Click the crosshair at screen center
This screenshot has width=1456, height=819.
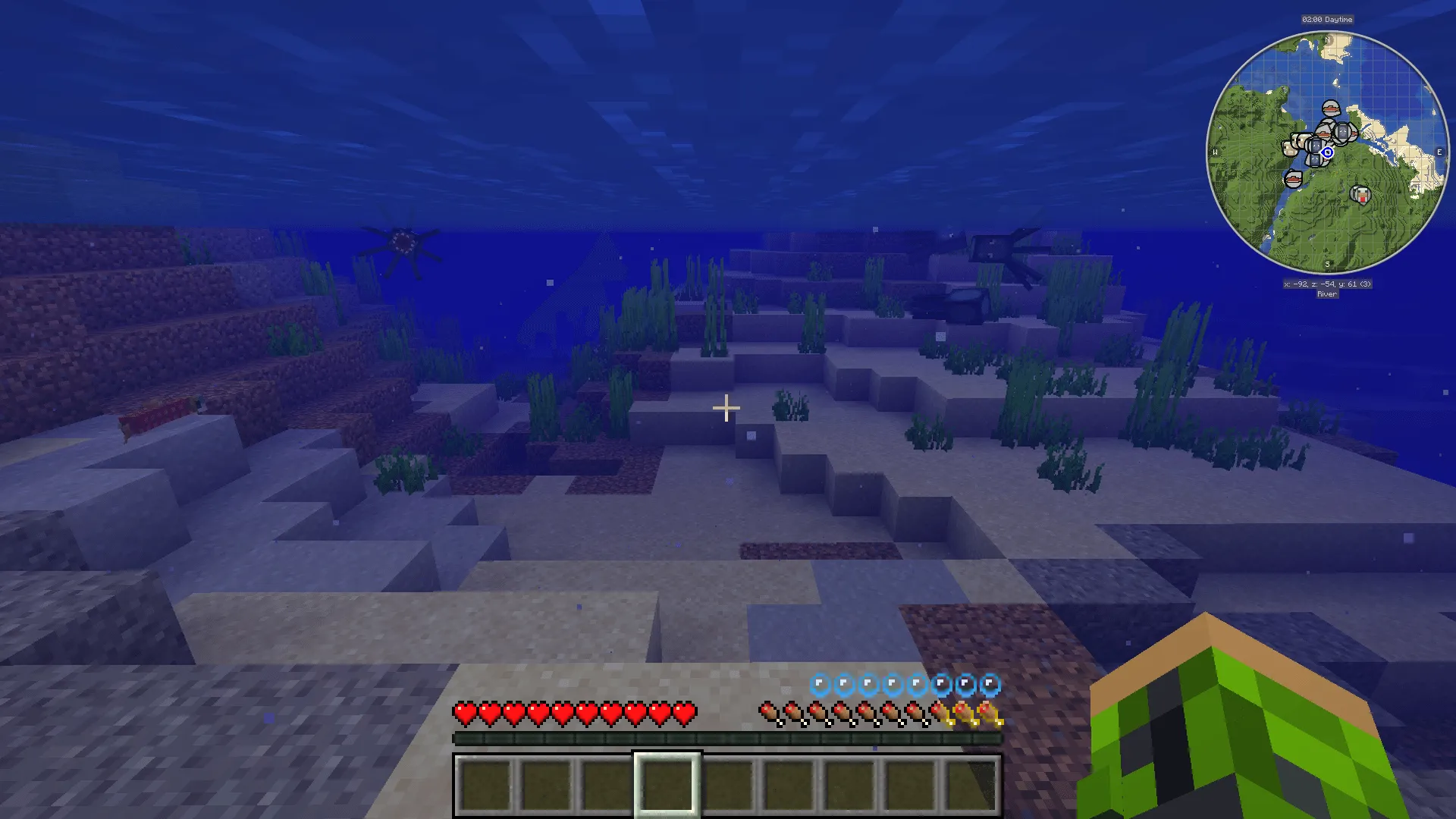pos(726,408)
